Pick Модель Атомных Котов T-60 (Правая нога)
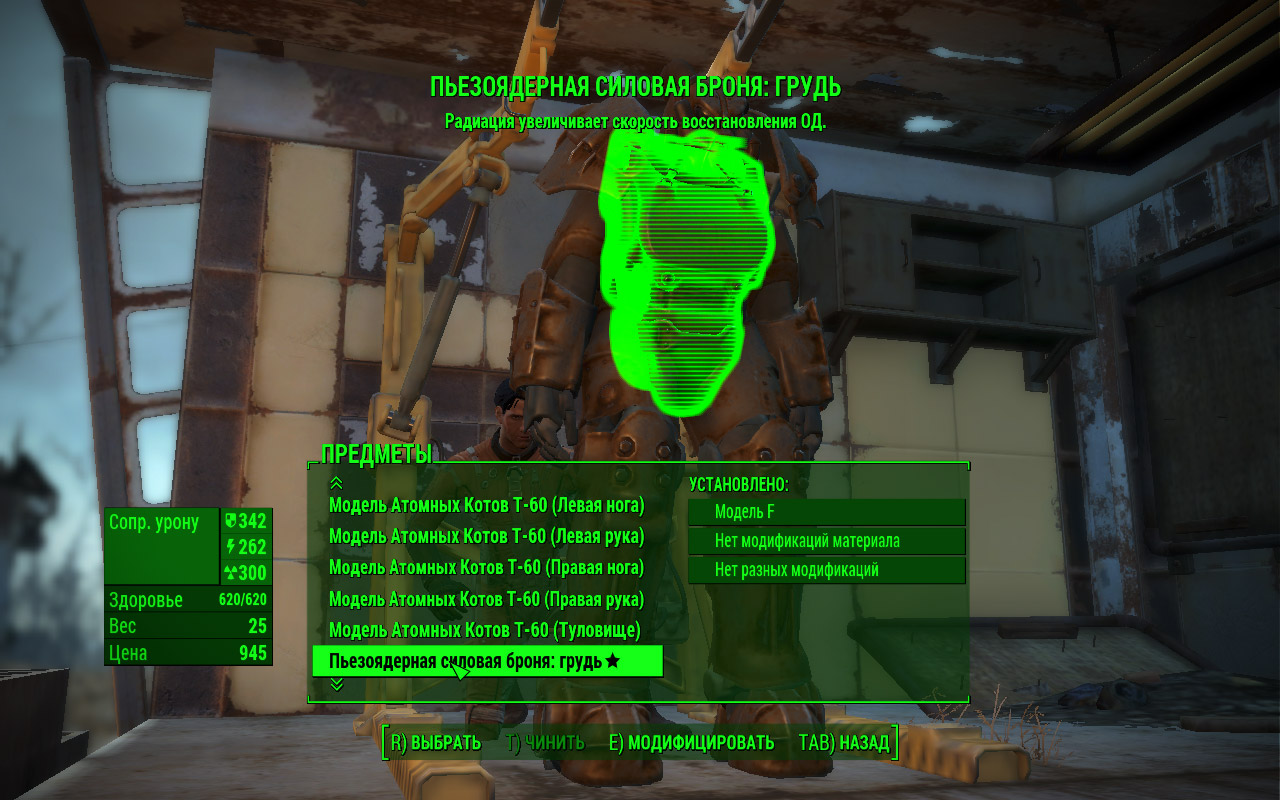1280x800 pixels. pos(487,568)
